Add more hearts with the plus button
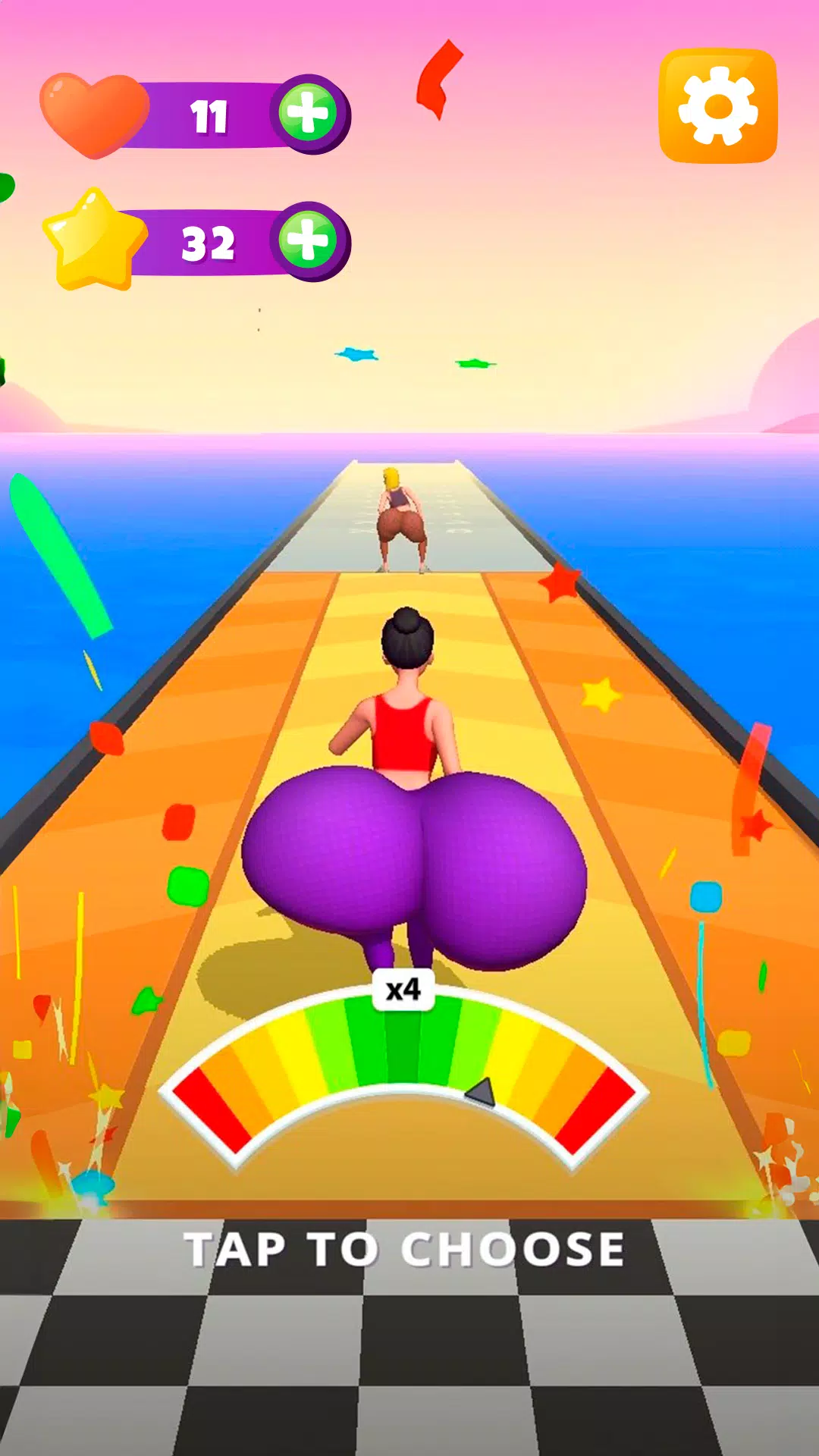The height and width of the screenshot is (1456, 819). [x=308, y=115]
